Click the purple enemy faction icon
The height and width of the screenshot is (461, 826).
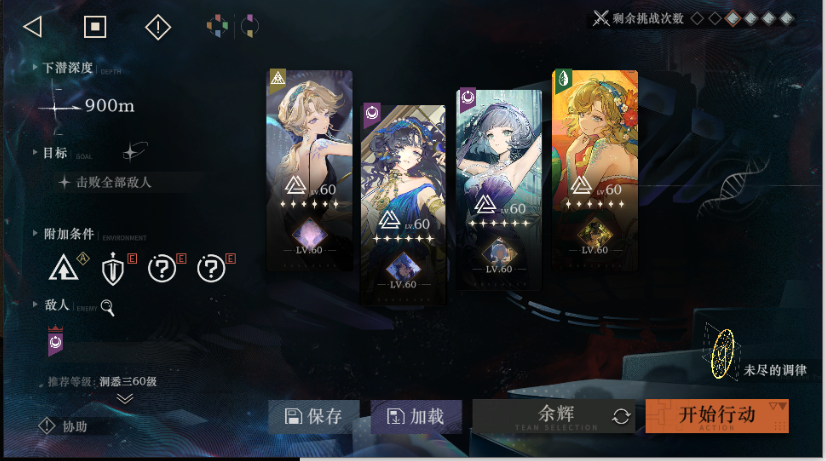56,341
